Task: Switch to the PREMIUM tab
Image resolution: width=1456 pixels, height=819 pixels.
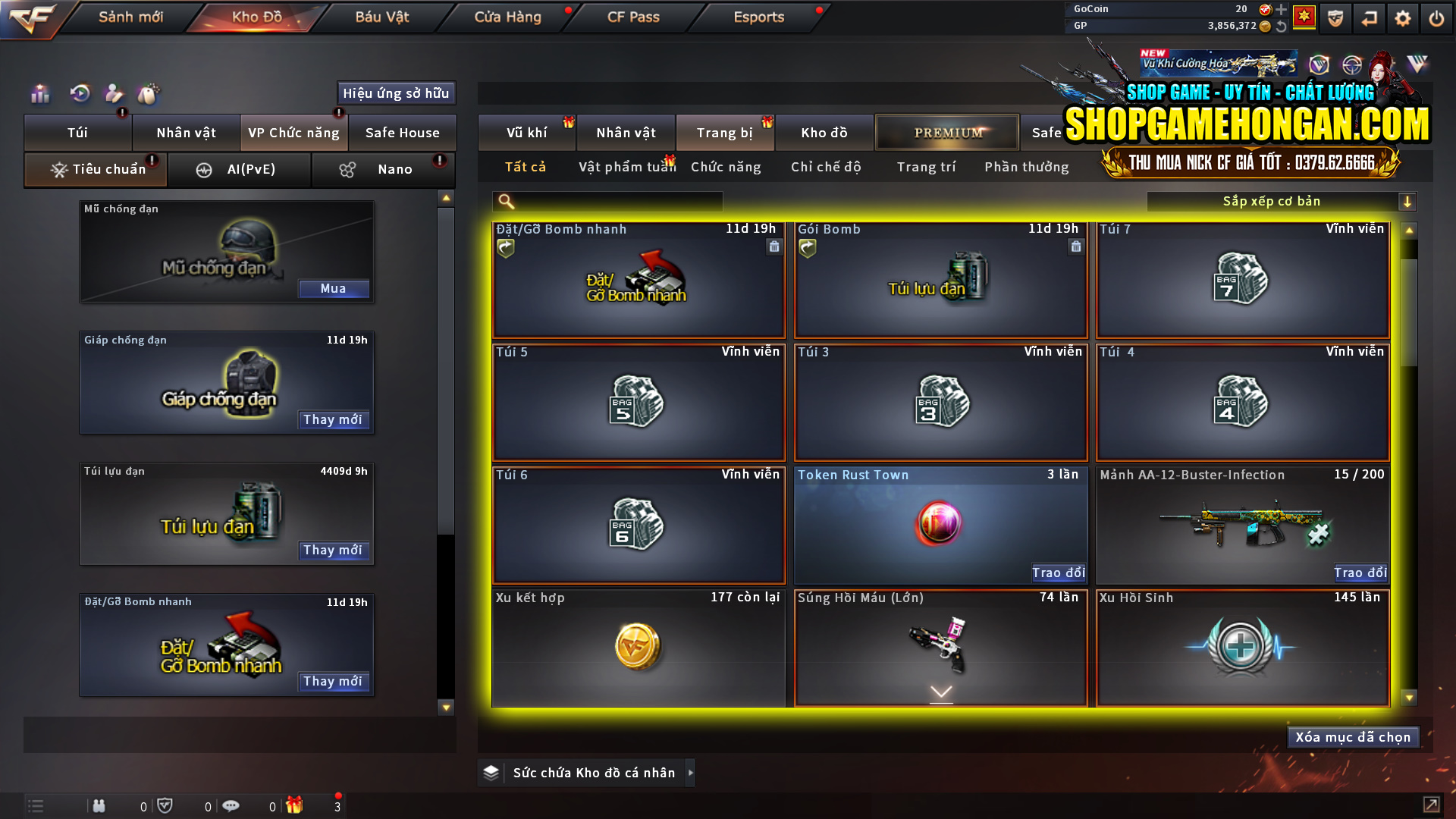Action: tap(947, 132)
